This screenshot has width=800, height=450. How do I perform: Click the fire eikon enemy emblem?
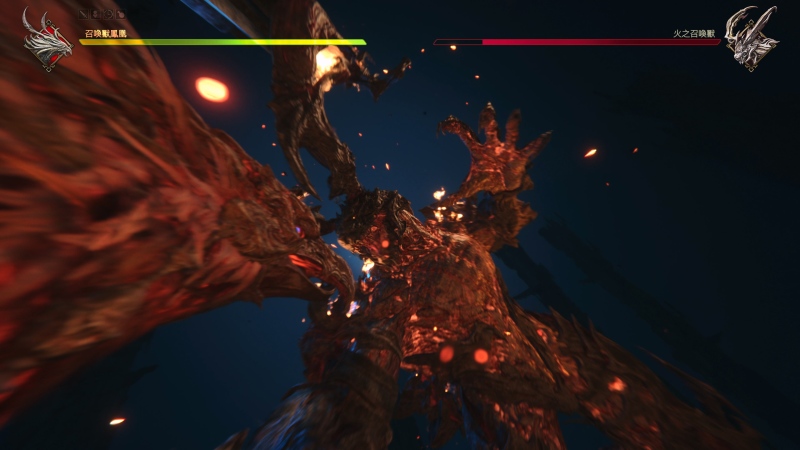pyautogui.click(x=751, y=38)
